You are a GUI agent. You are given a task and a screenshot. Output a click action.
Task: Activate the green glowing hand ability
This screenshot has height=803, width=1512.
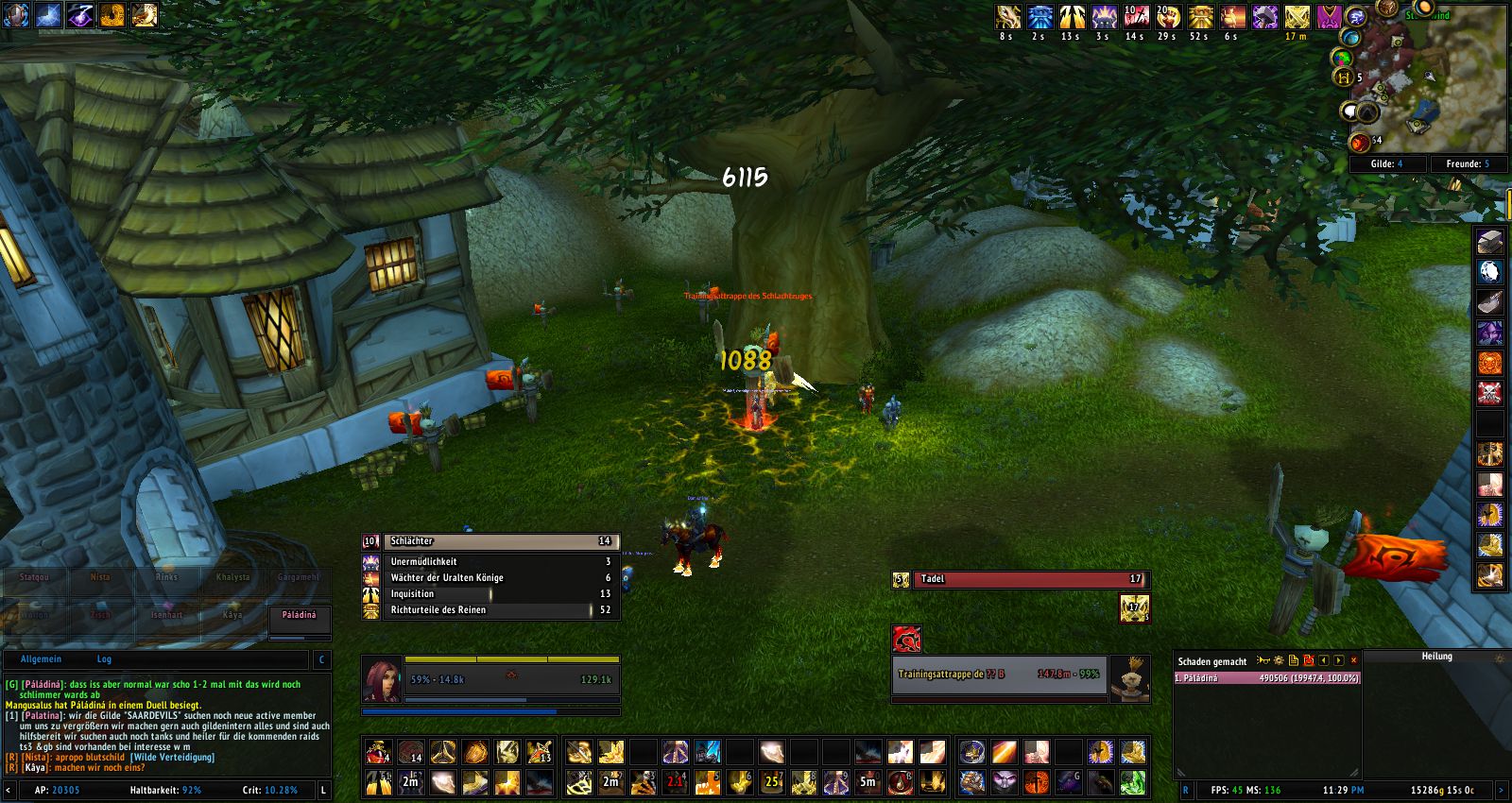[1132, 782]
